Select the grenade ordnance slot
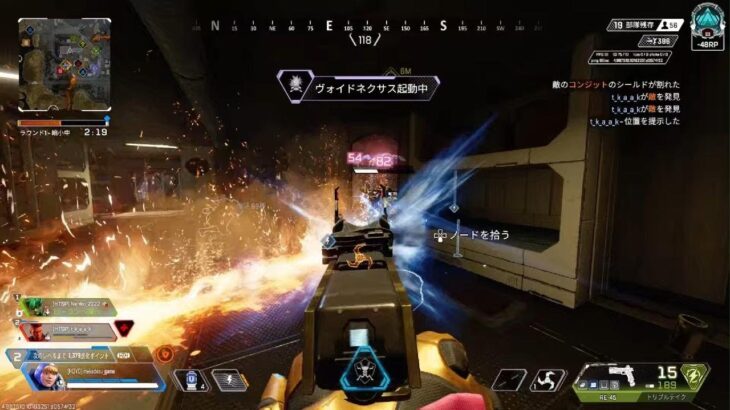The width and height of the screenshot is (730, 410). click(x=514, y=380)
